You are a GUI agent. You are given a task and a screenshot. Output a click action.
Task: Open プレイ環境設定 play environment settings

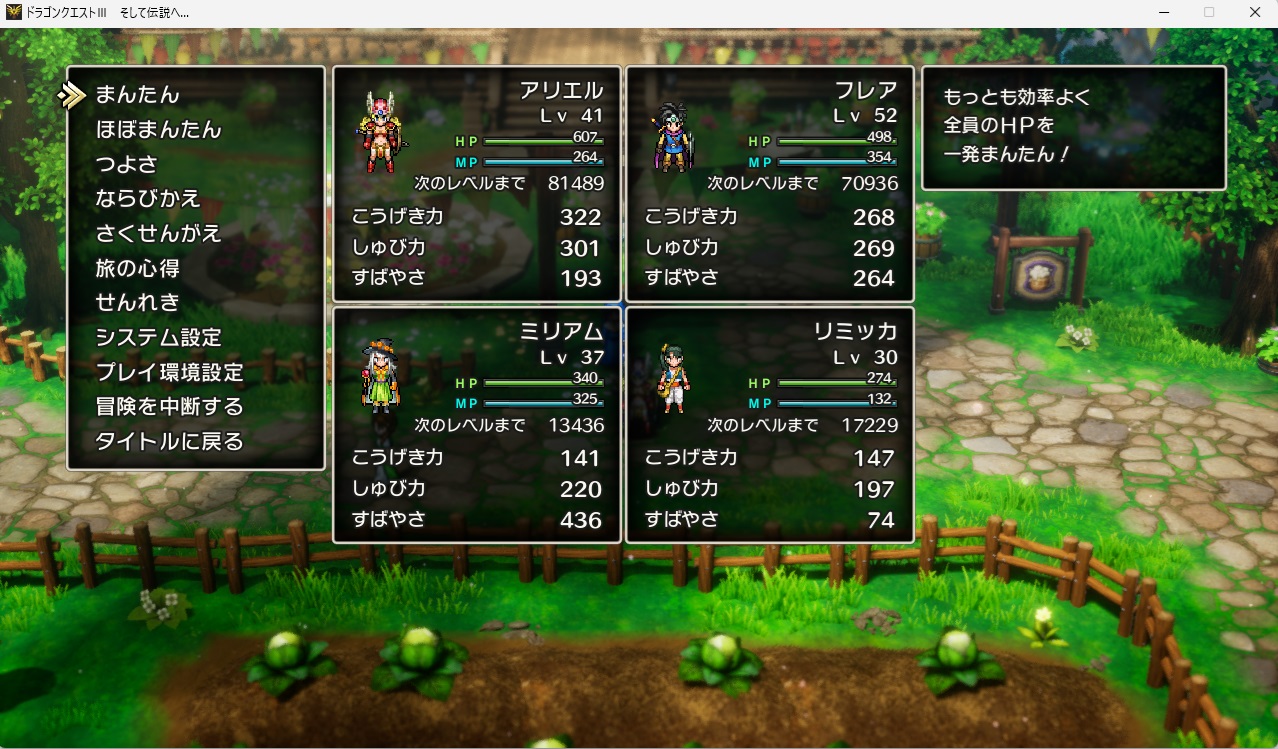[x=169, y=372]
